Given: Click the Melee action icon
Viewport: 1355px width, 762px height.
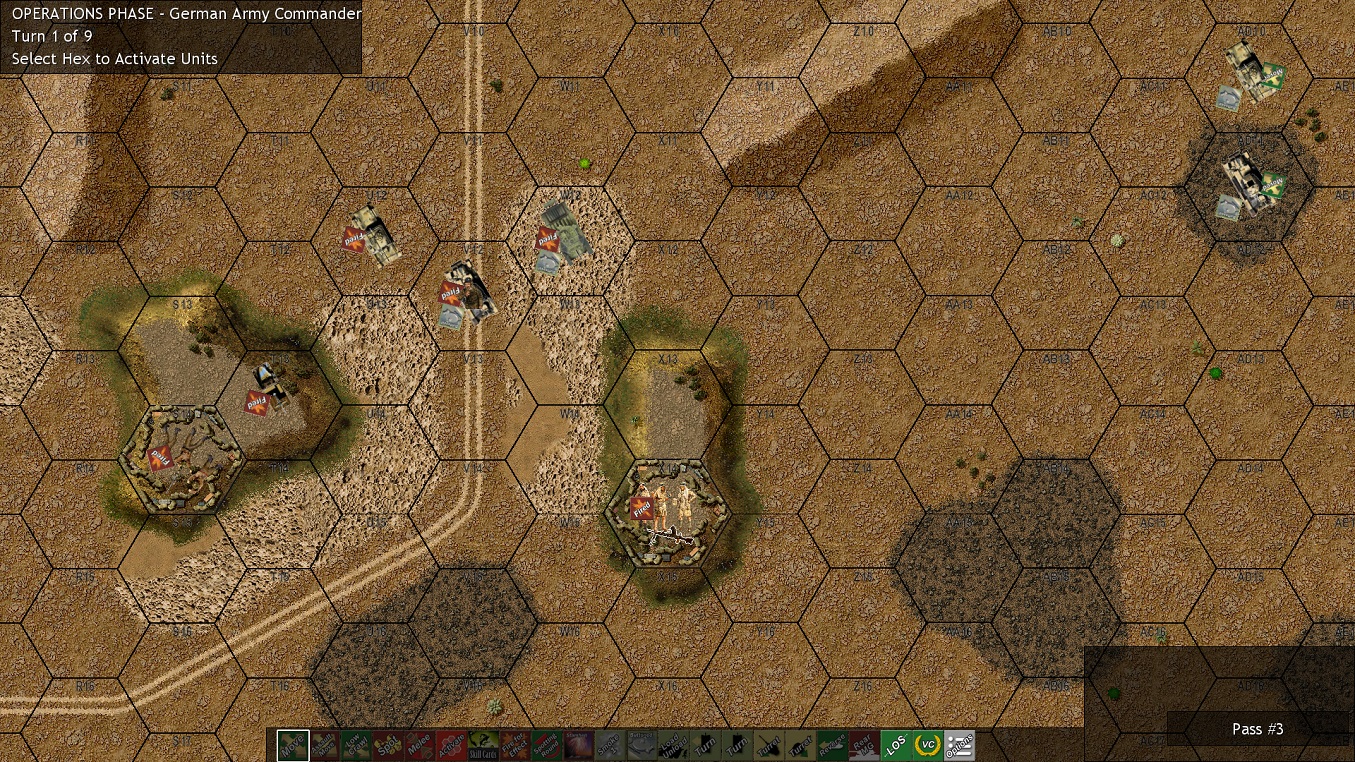Looking at the screenshot, I should (420, 745).
